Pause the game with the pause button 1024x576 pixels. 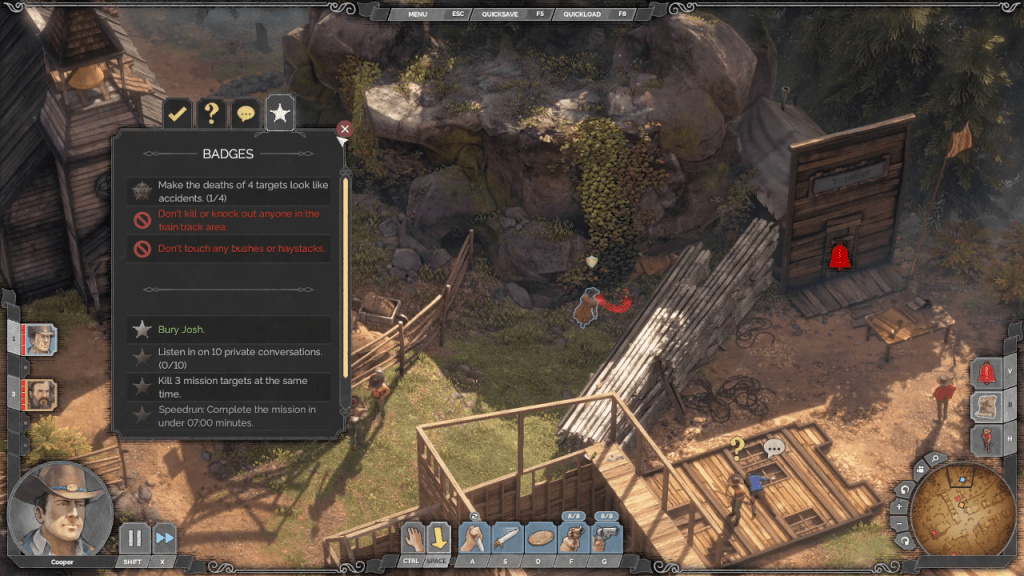(135, 538)
